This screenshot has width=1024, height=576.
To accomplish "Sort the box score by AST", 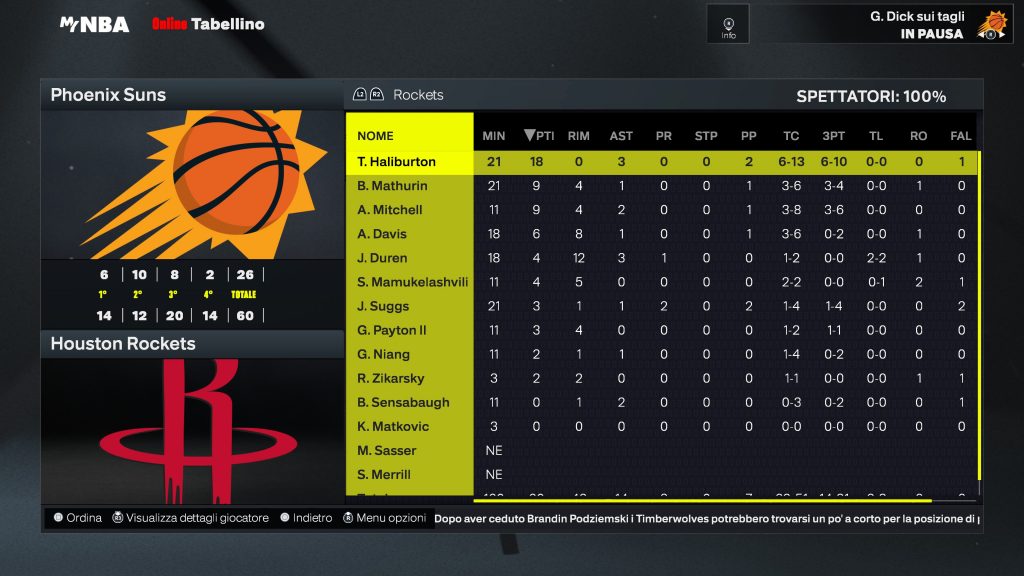I will (x=621, y=136).
